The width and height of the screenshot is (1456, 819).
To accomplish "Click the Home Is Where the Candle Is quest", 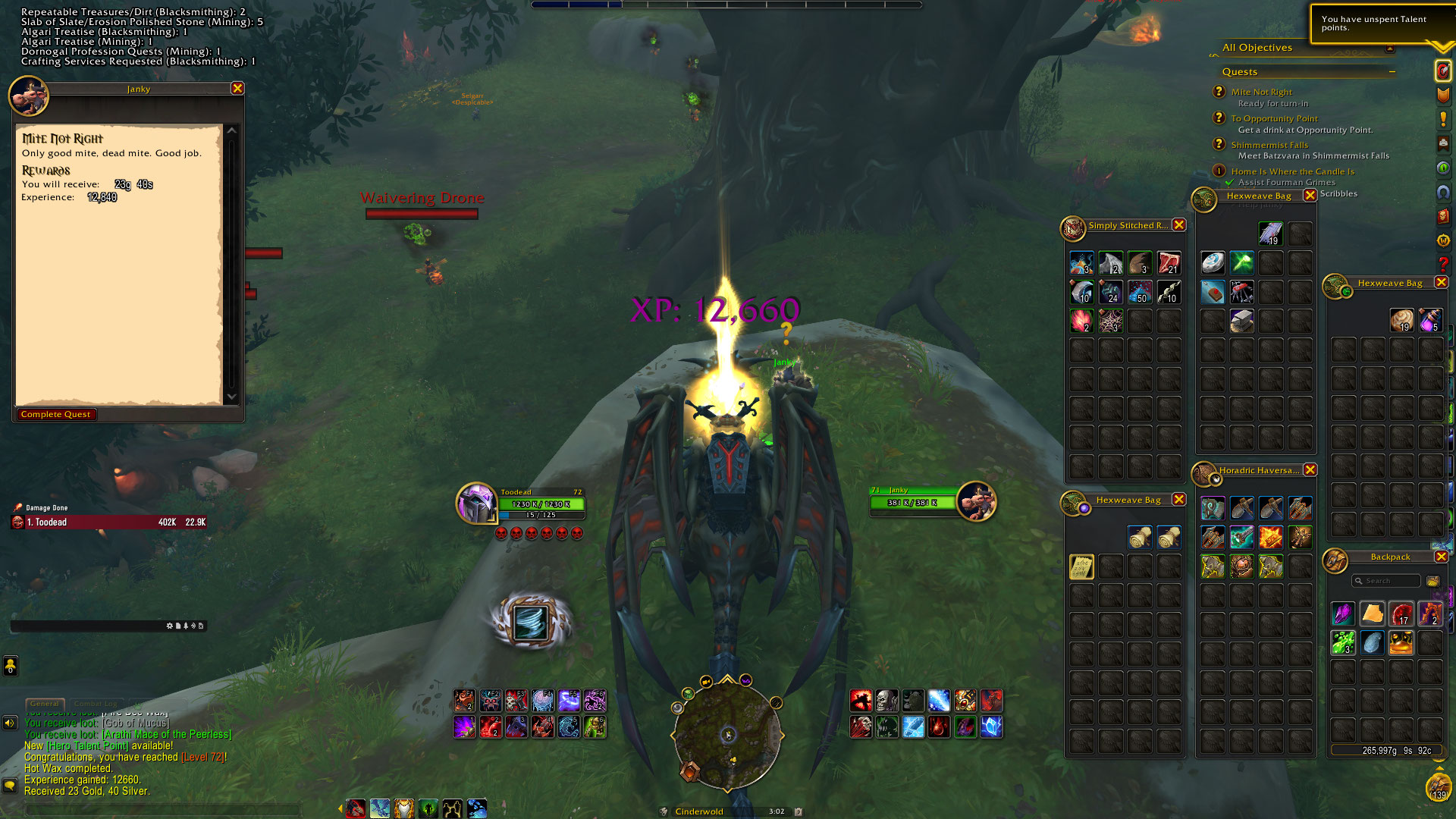I will pyautogui.click(x=1292, y=171).
